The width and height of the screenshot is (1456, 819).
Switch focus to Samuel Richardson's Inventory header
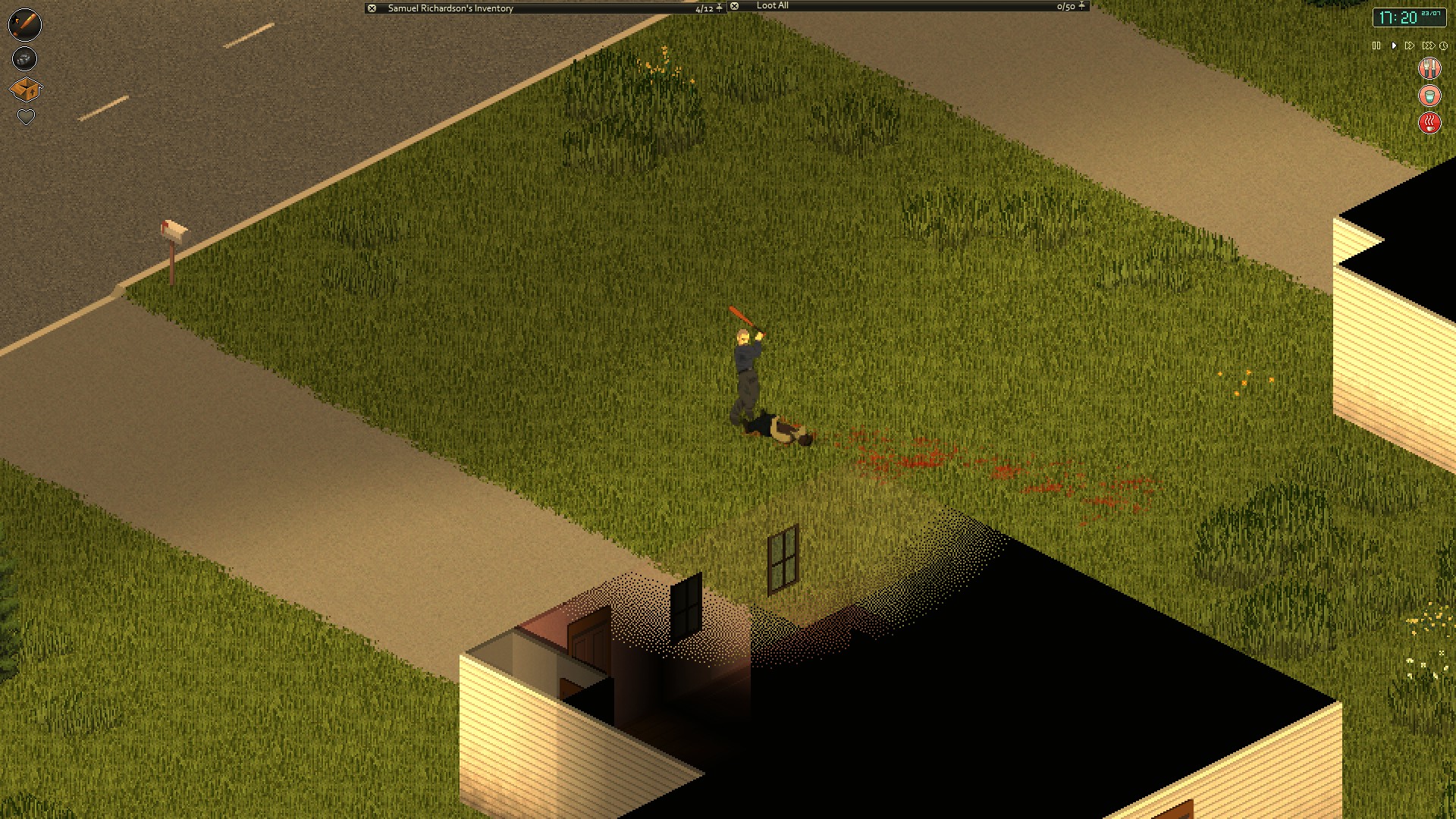pos(449,7)
